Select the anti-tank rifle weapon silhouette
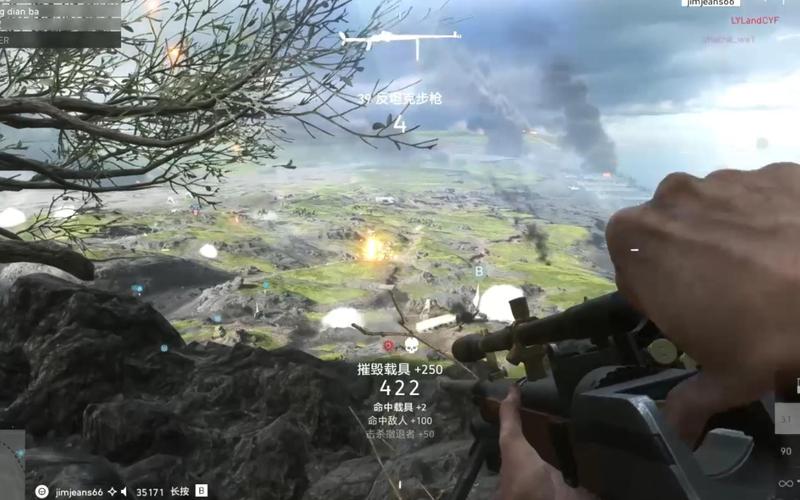This screenshot has height=500, width=800. tap(399, 41)
